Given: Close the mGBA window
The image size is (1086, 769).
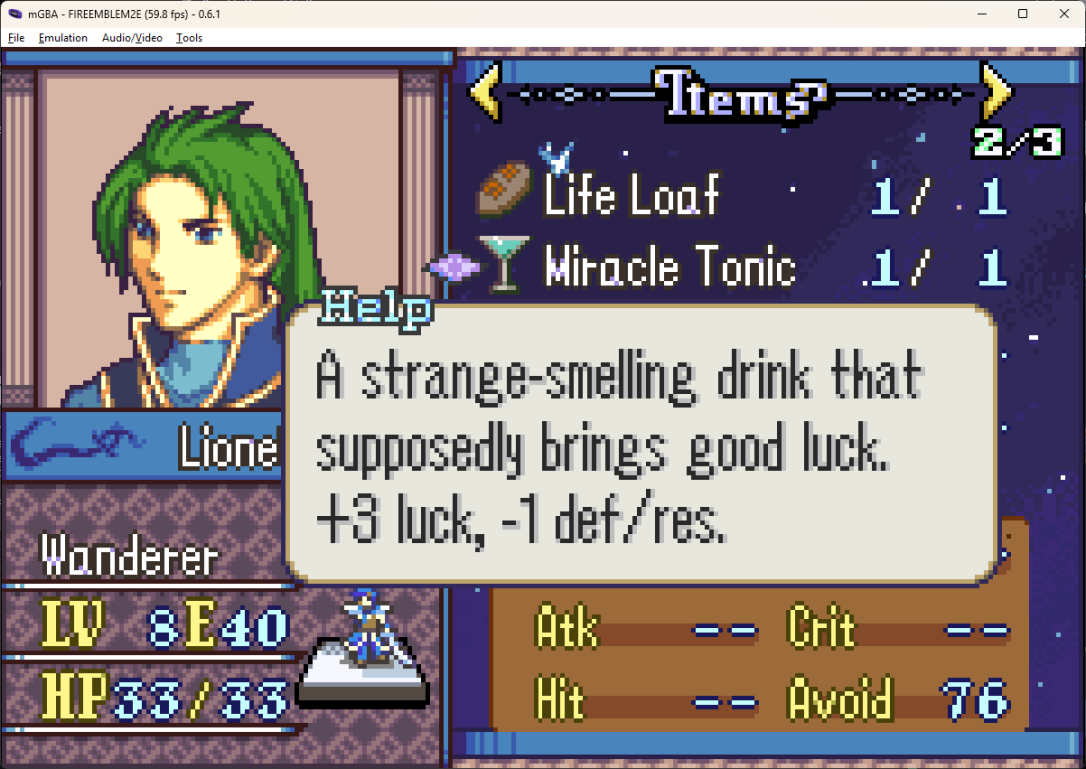Looking at the screenshot, I should pyautogui.click(x=1062, y=14).
